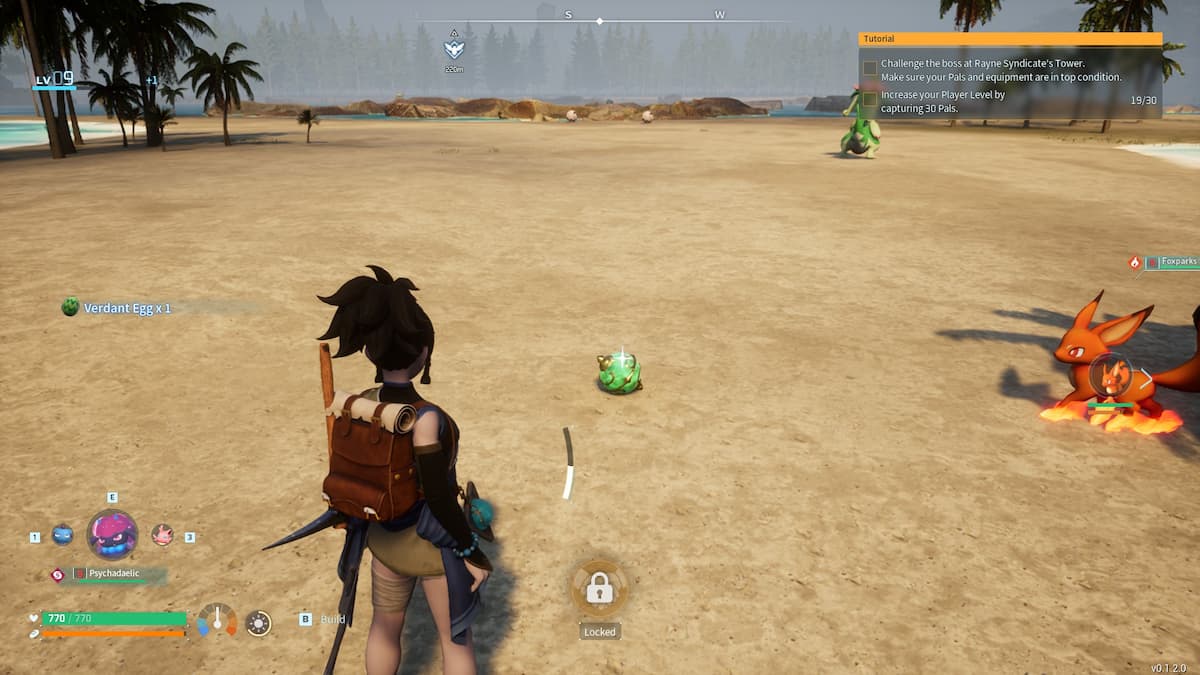1200x675 pixels.
Task: Switch to the pink pal portrait
Action: (162, 535)
